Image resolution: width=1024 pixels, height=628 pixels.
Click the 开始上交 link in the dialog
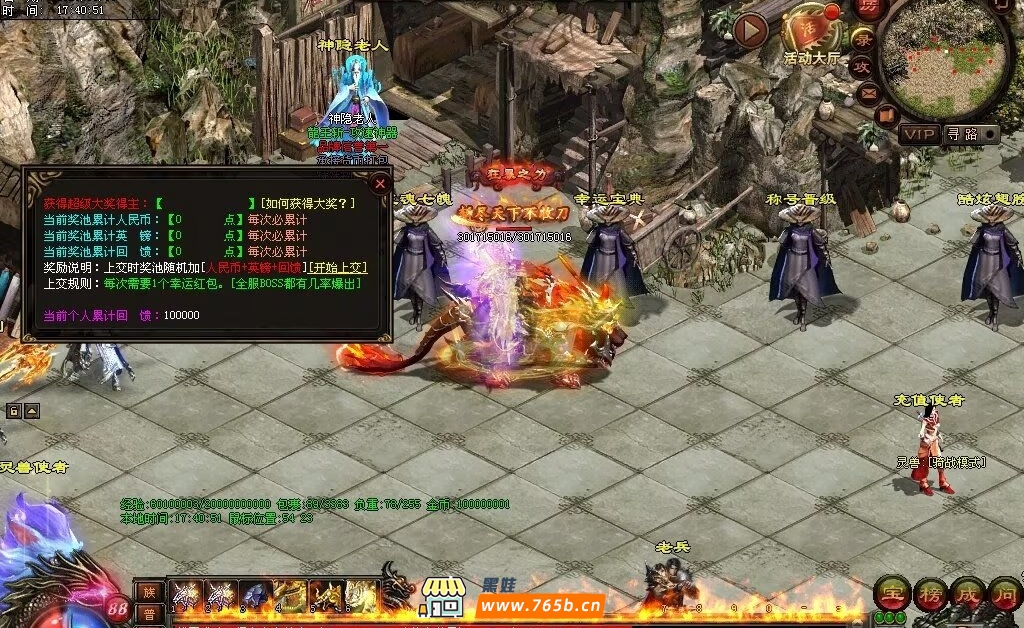[x=337, y=268]
